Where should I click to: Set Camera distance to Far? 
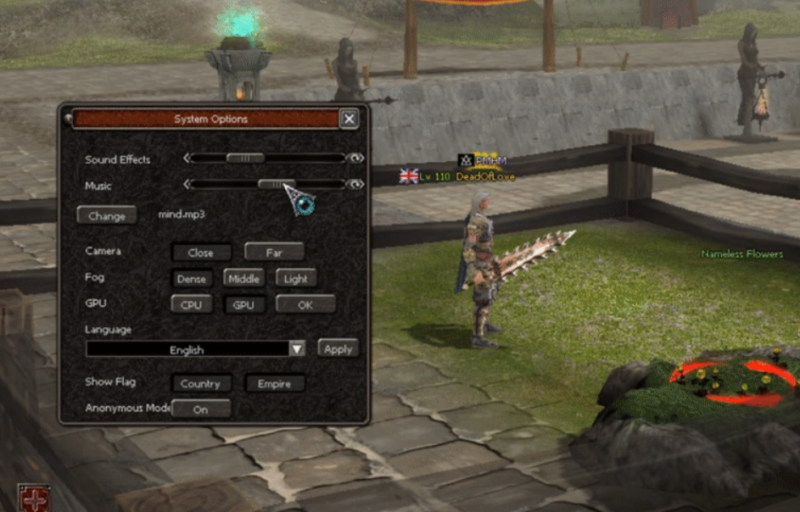click(274, 253)
